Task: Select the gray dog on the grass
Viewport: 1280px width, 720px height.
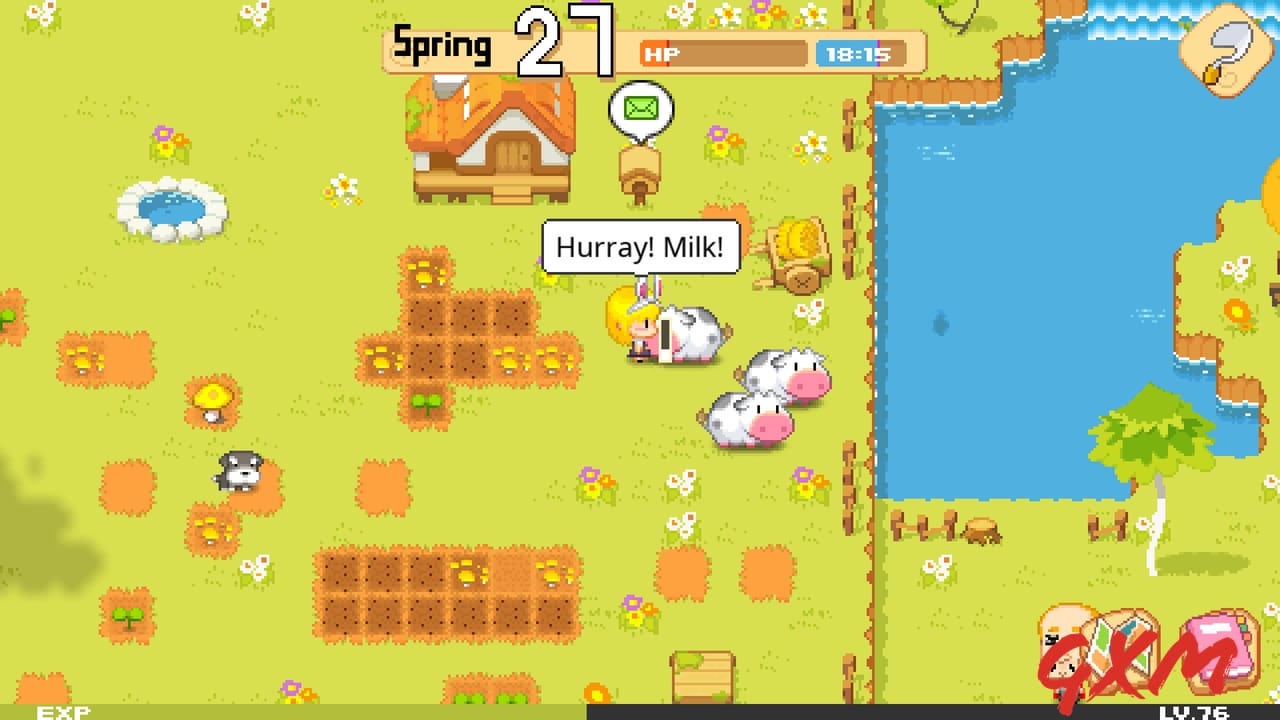Action: (x=238, y=472)
